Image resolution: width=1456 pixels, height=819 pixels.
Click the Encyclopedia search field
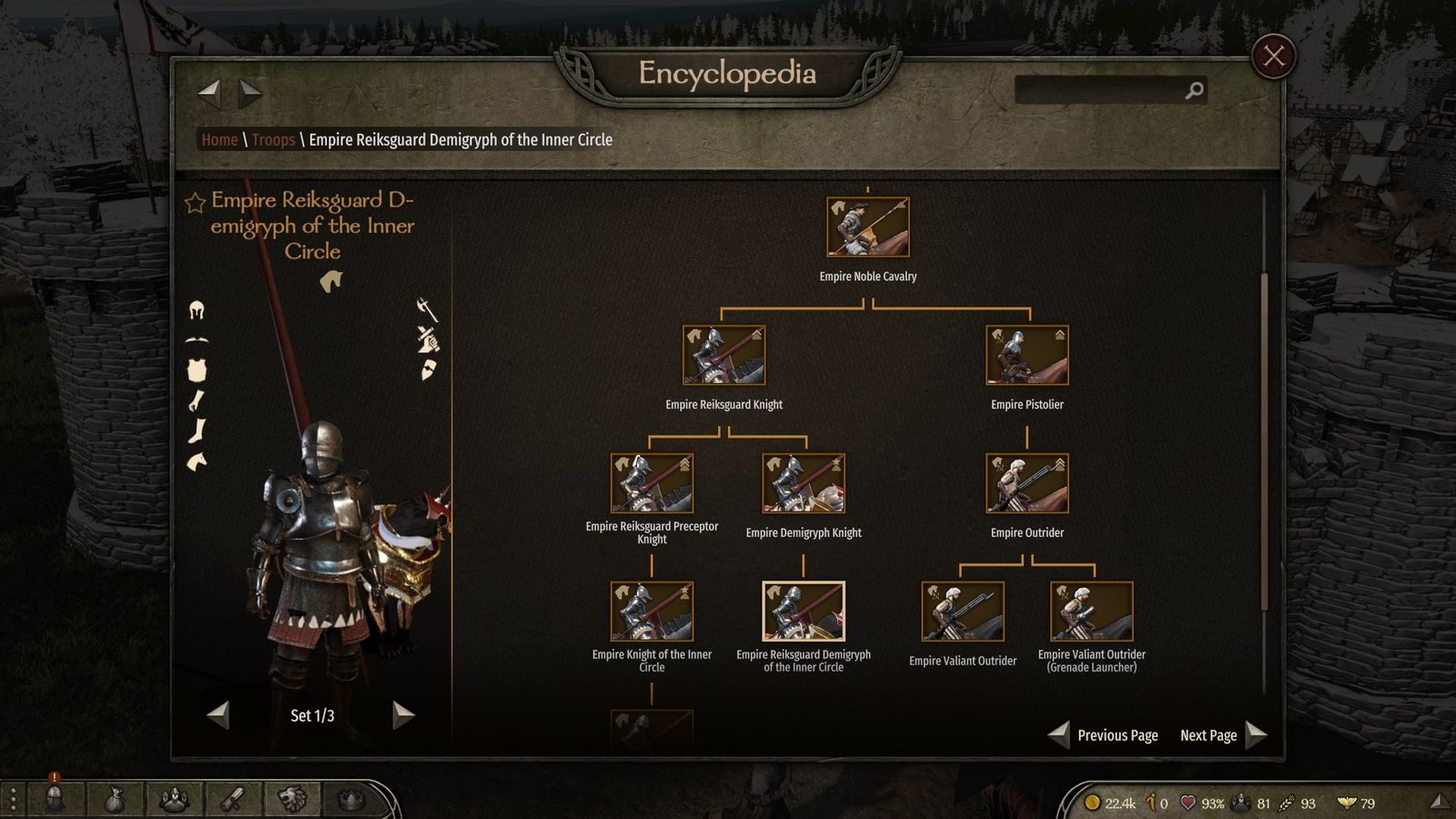point(1101,90)
